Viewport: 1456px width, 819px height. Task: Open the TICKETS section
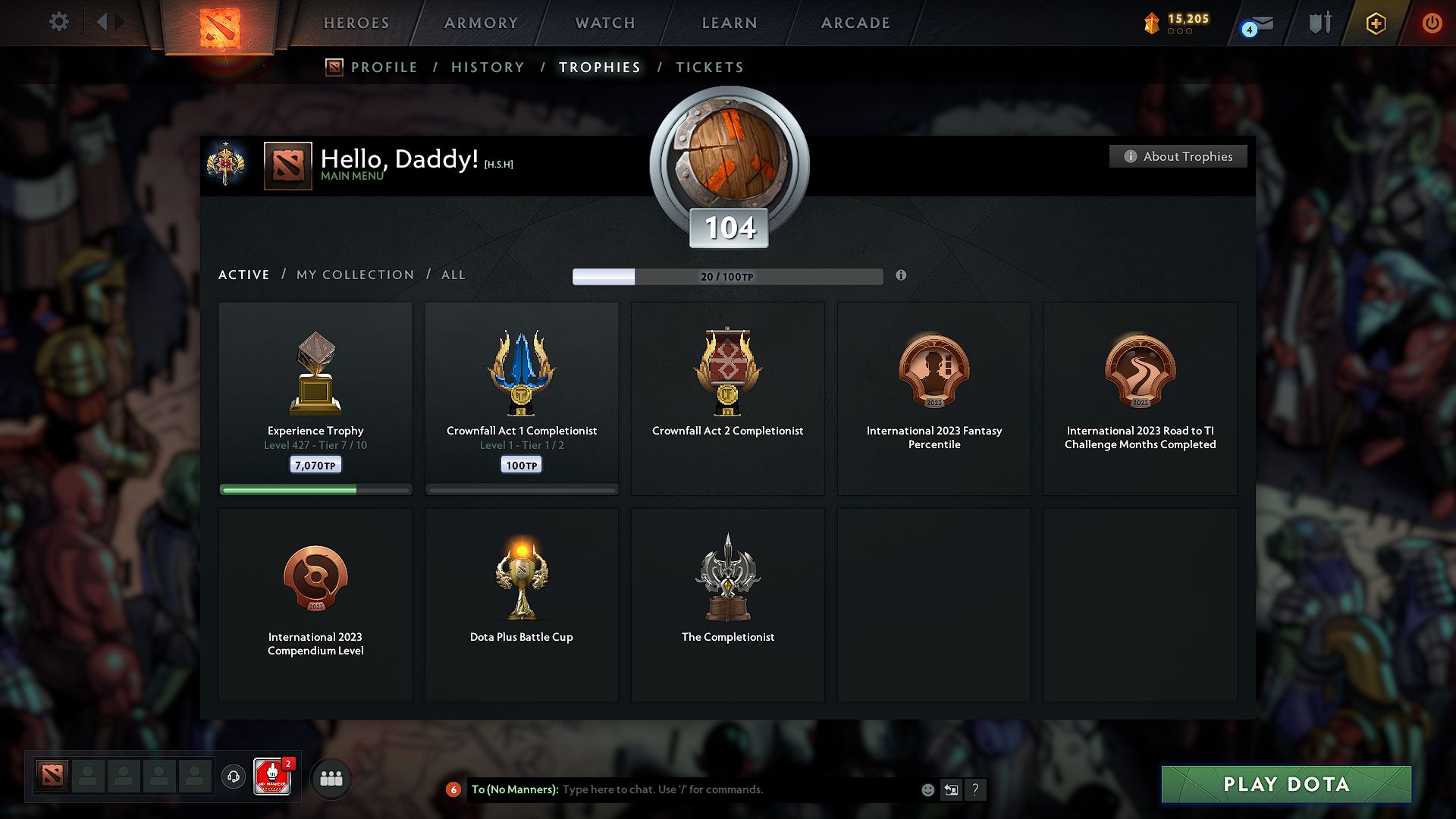(x=709, y=67)
